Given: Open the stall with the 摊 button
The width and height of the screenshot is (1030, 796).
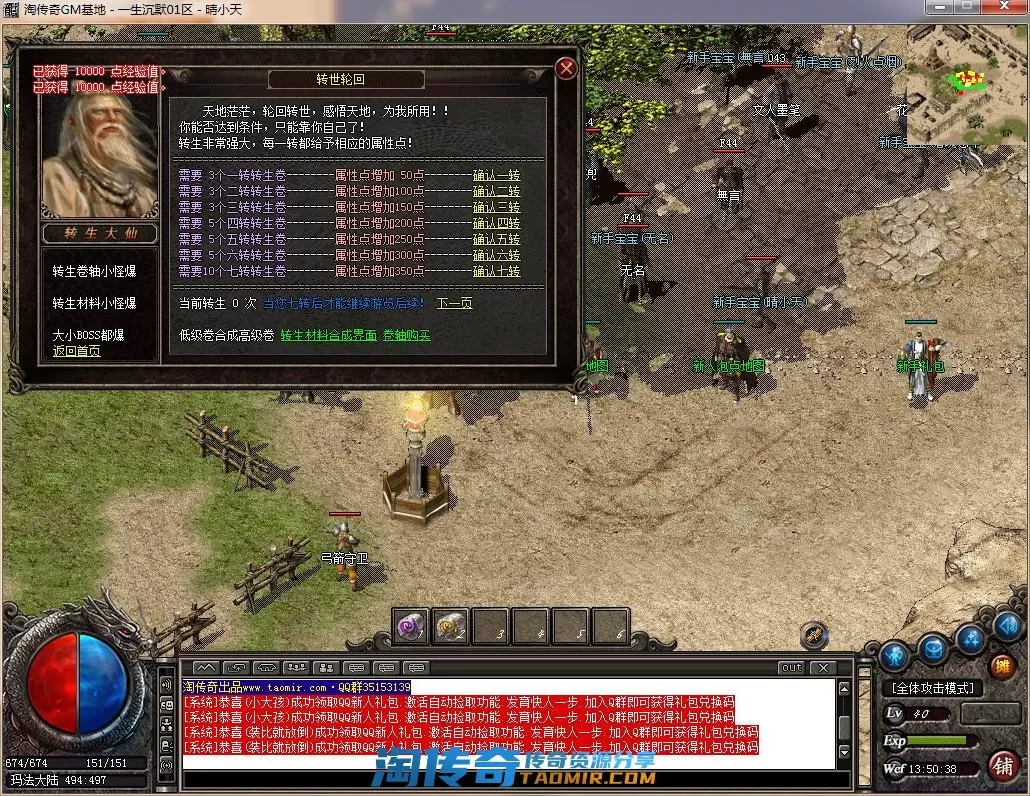Looking at the screenshot, I should (1001, 666).
